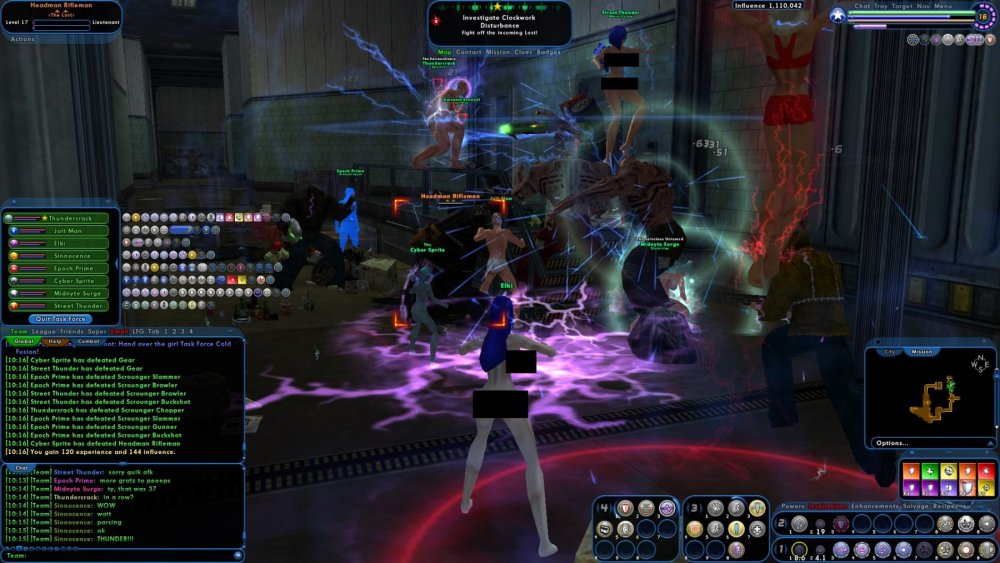
Task: Open the Badges tab under the mission tracker
Action: (x=549, y=52)
